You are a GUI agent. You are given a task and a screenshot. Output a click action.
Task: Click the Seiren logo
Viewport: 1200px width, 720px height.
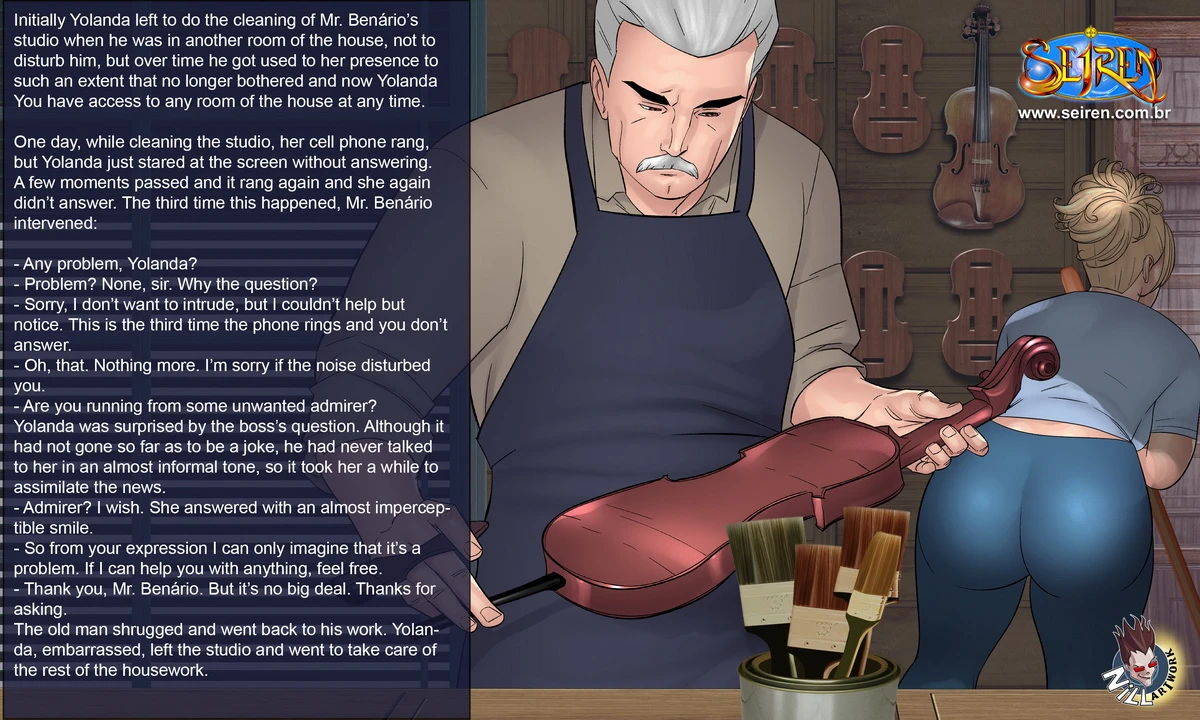pyautogui.click(x=1093, y=65)
